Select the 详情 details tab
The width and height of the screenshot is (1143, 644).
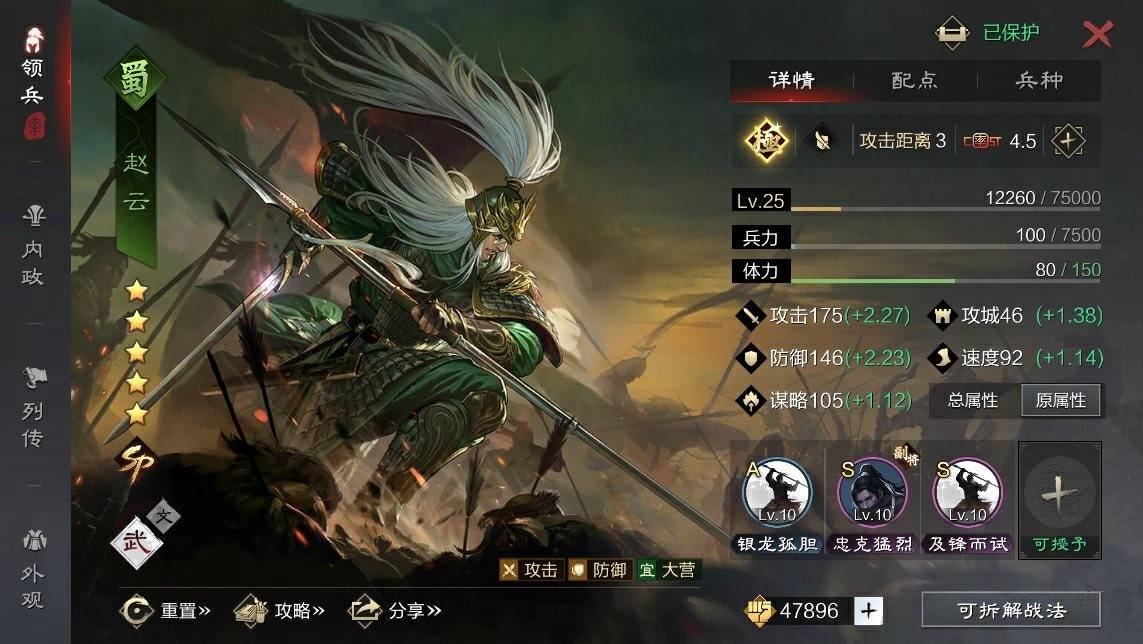coord(791,81)
